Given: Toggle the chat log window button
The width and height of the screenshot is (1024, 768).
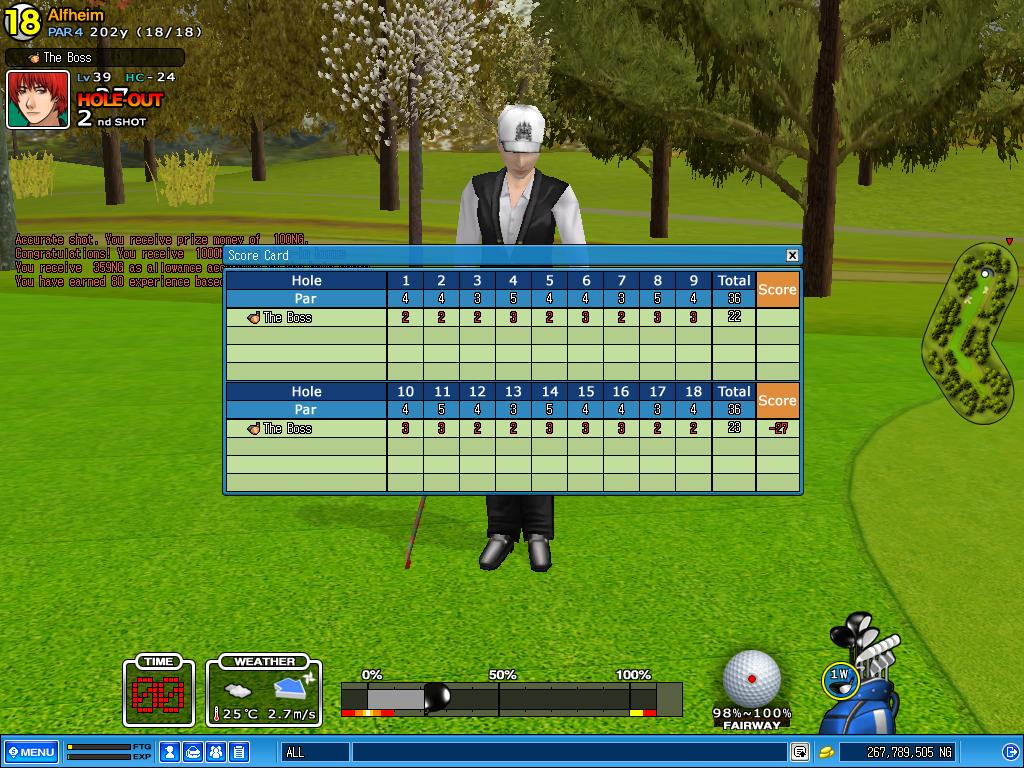Looking at the screenshot, I should coord(800,752).
